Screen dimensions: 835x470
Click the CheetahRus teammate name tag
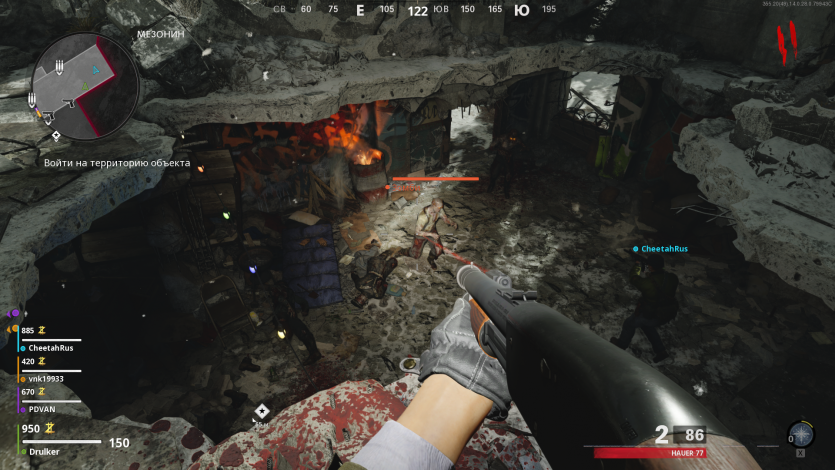(x=663, y=248)
